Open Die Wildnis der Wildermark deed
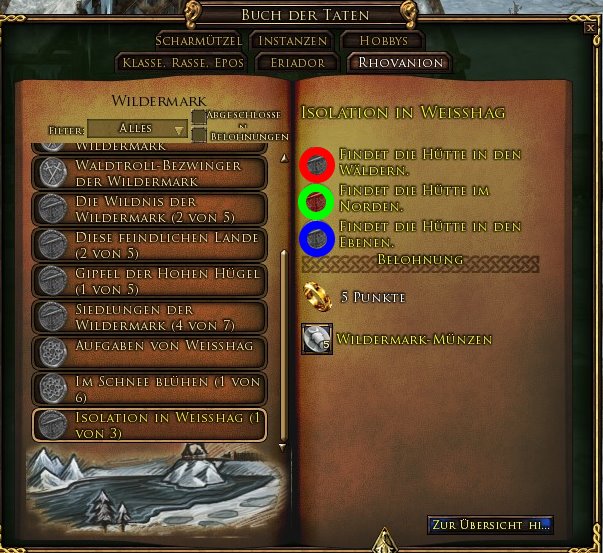Image resolution: width=603 pixels, height=553 pixels. (x=150, y=208)
